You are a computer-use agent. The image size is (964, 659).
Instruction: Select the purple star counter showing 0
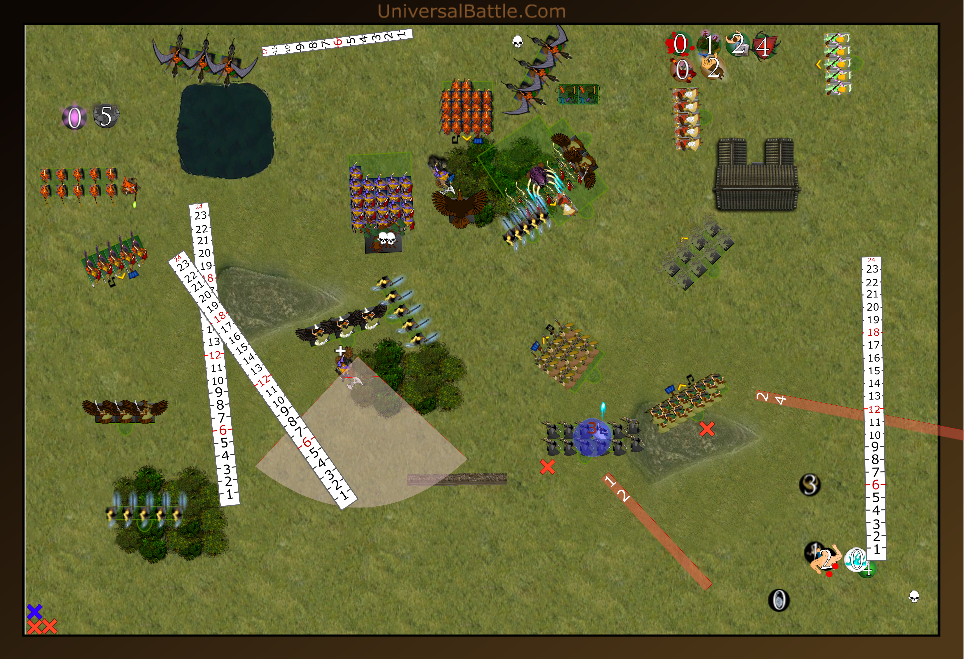73,118
